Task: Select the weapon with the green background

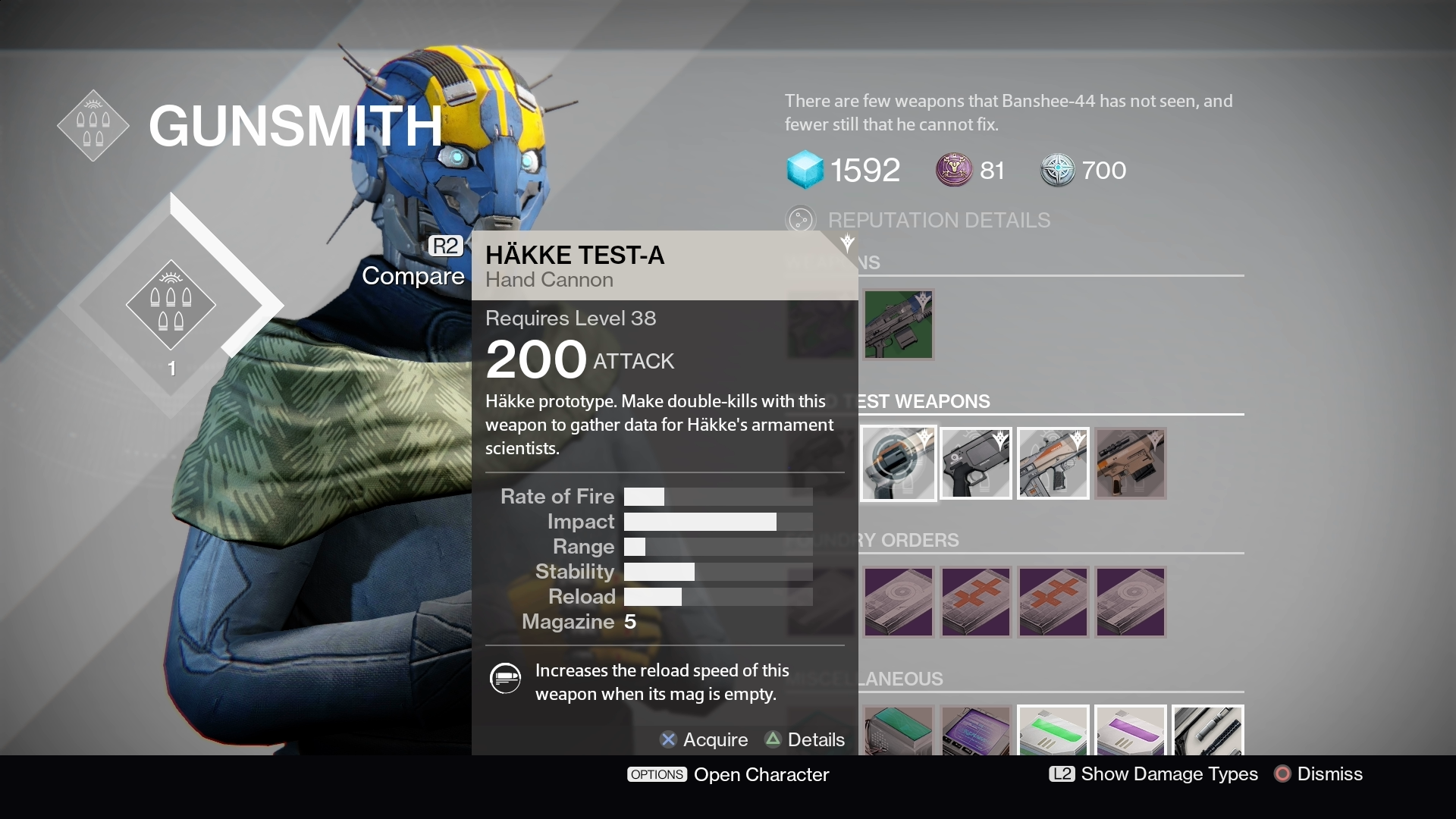Action: click(x=899, y=325)
